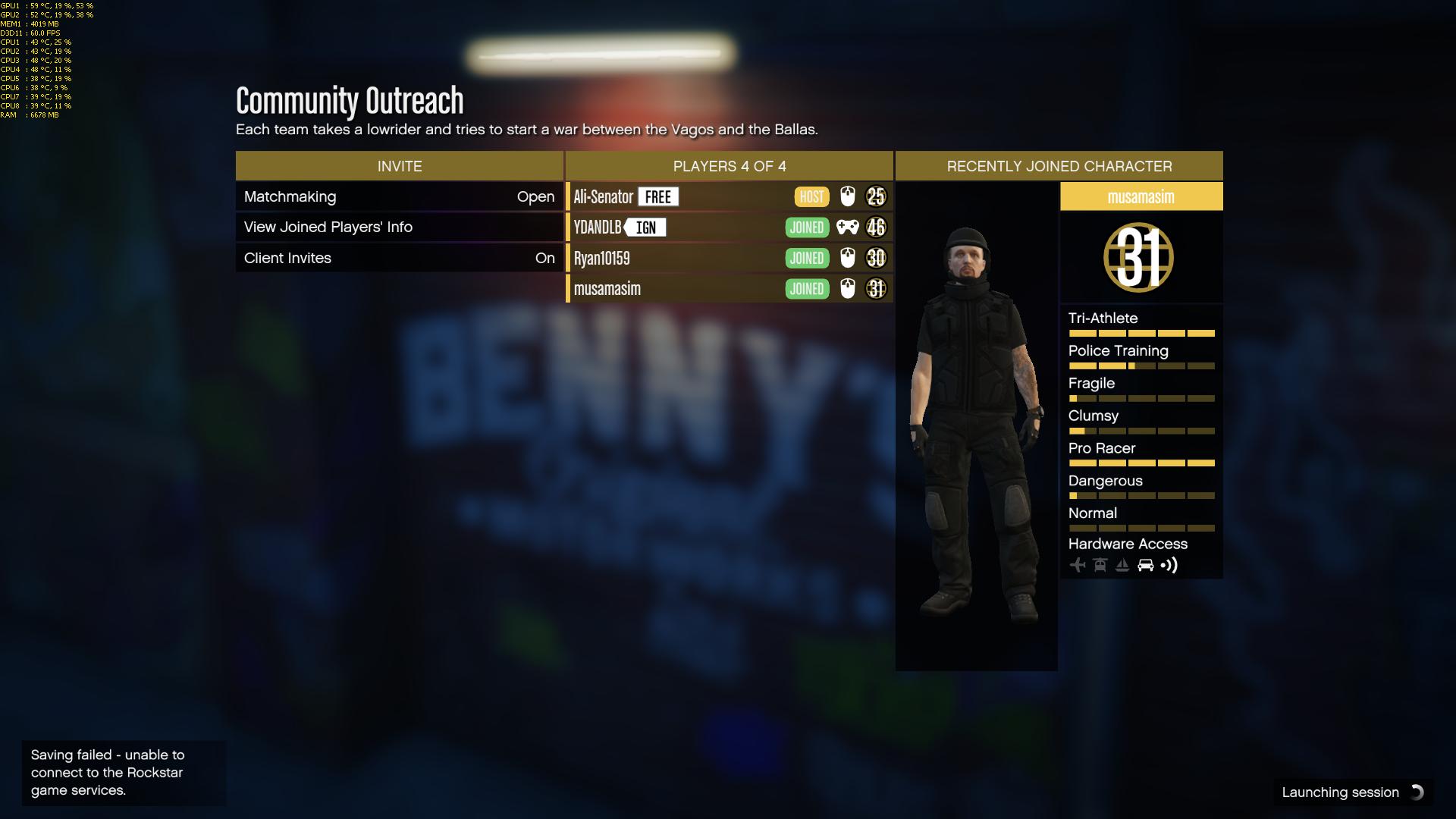Toggle the Client Invites option

pos(399,258)
